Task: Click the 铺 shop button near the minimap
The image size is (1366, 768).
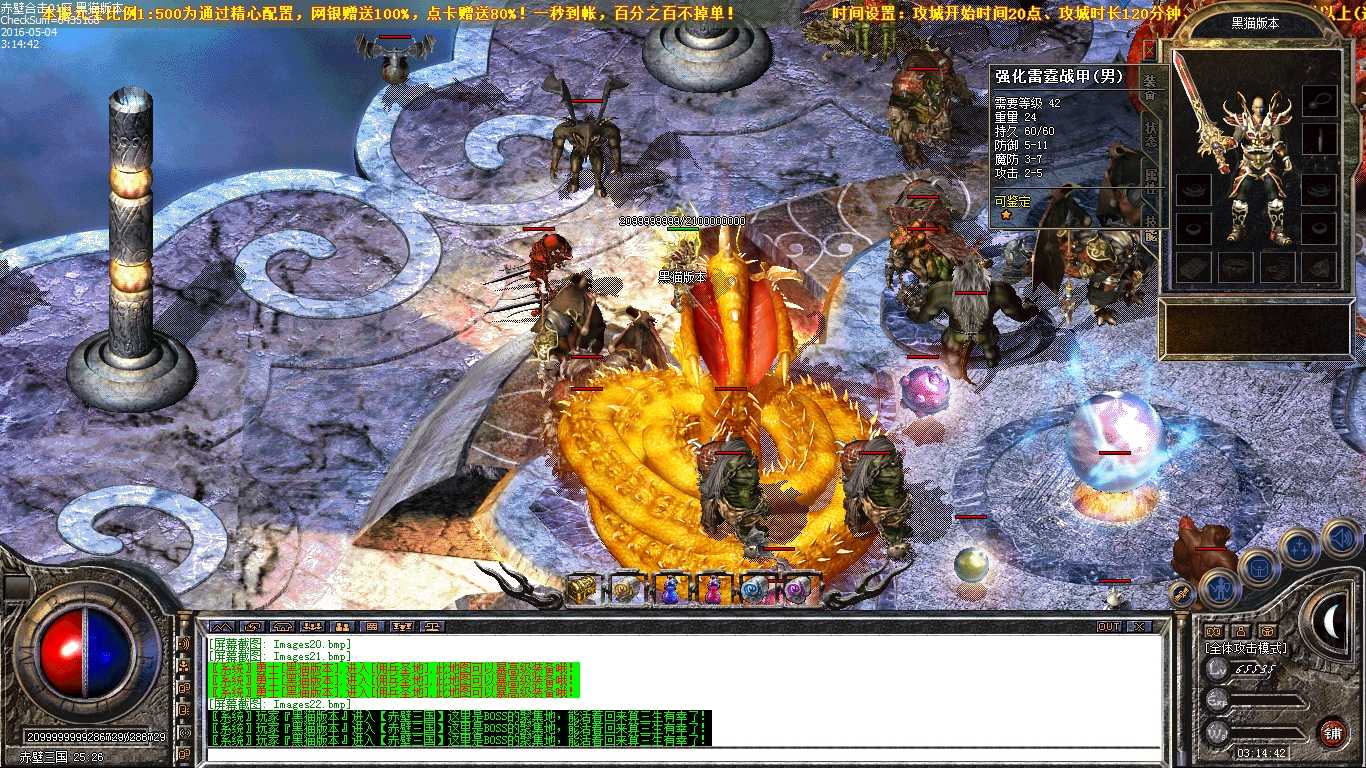Action: click(1334, 731)
